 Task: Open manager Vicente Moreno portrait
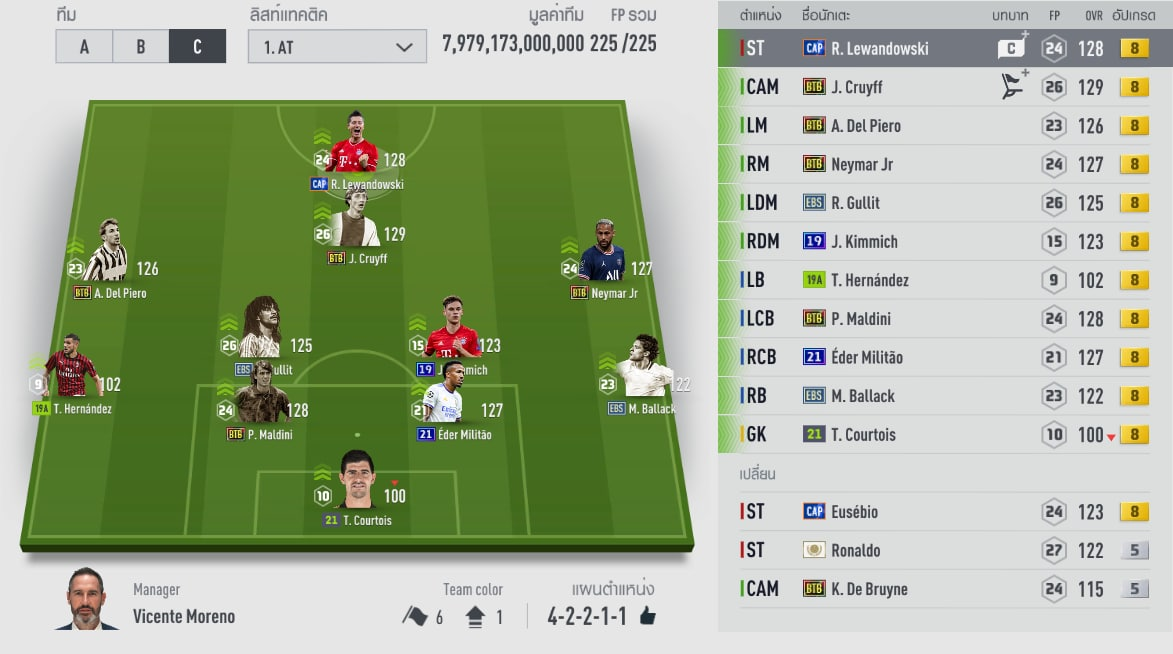(x=87, y=600)
